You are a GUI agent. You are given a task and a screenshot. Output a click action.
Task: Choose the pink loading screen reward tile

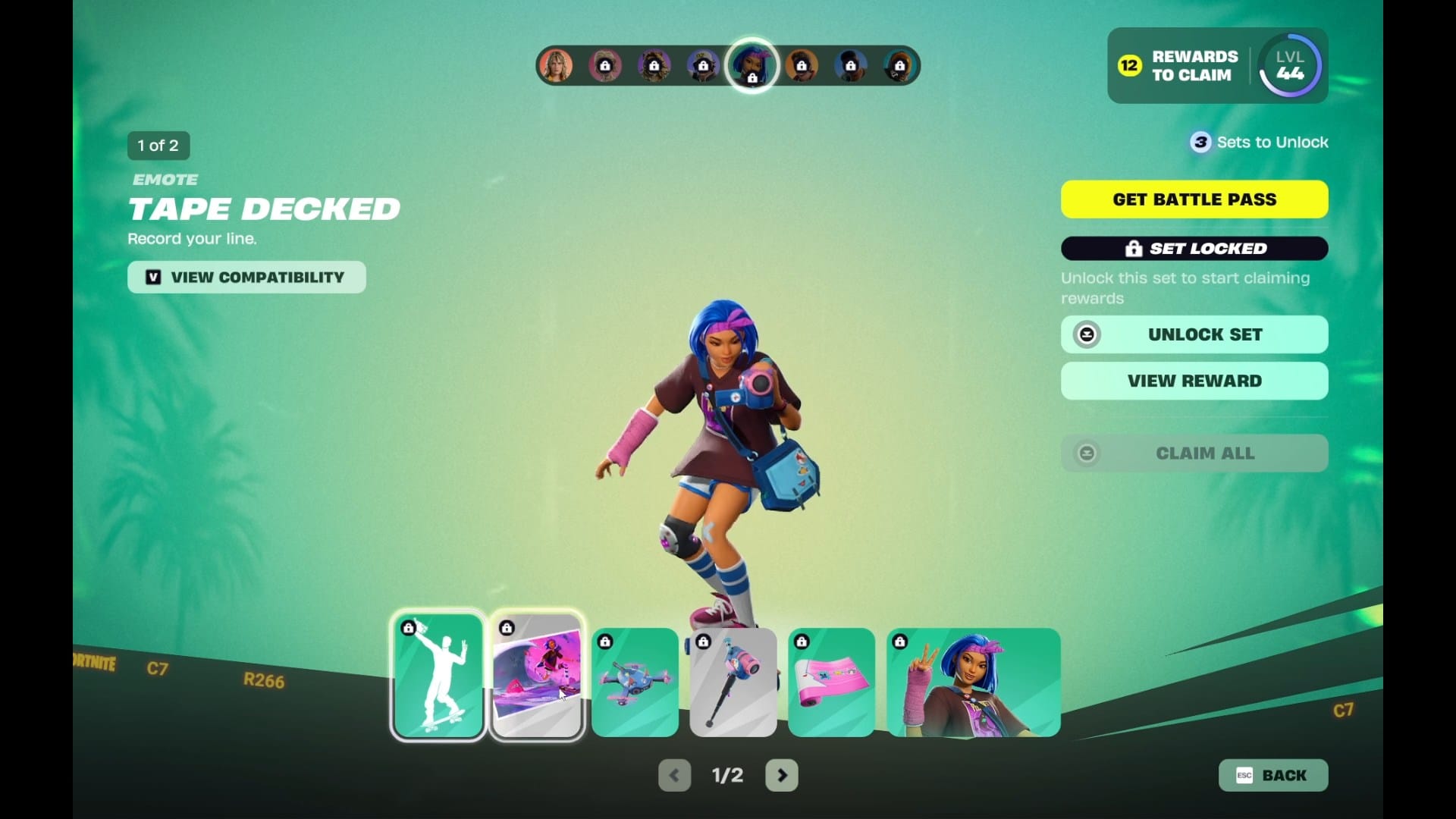click(x=537, y=676)
